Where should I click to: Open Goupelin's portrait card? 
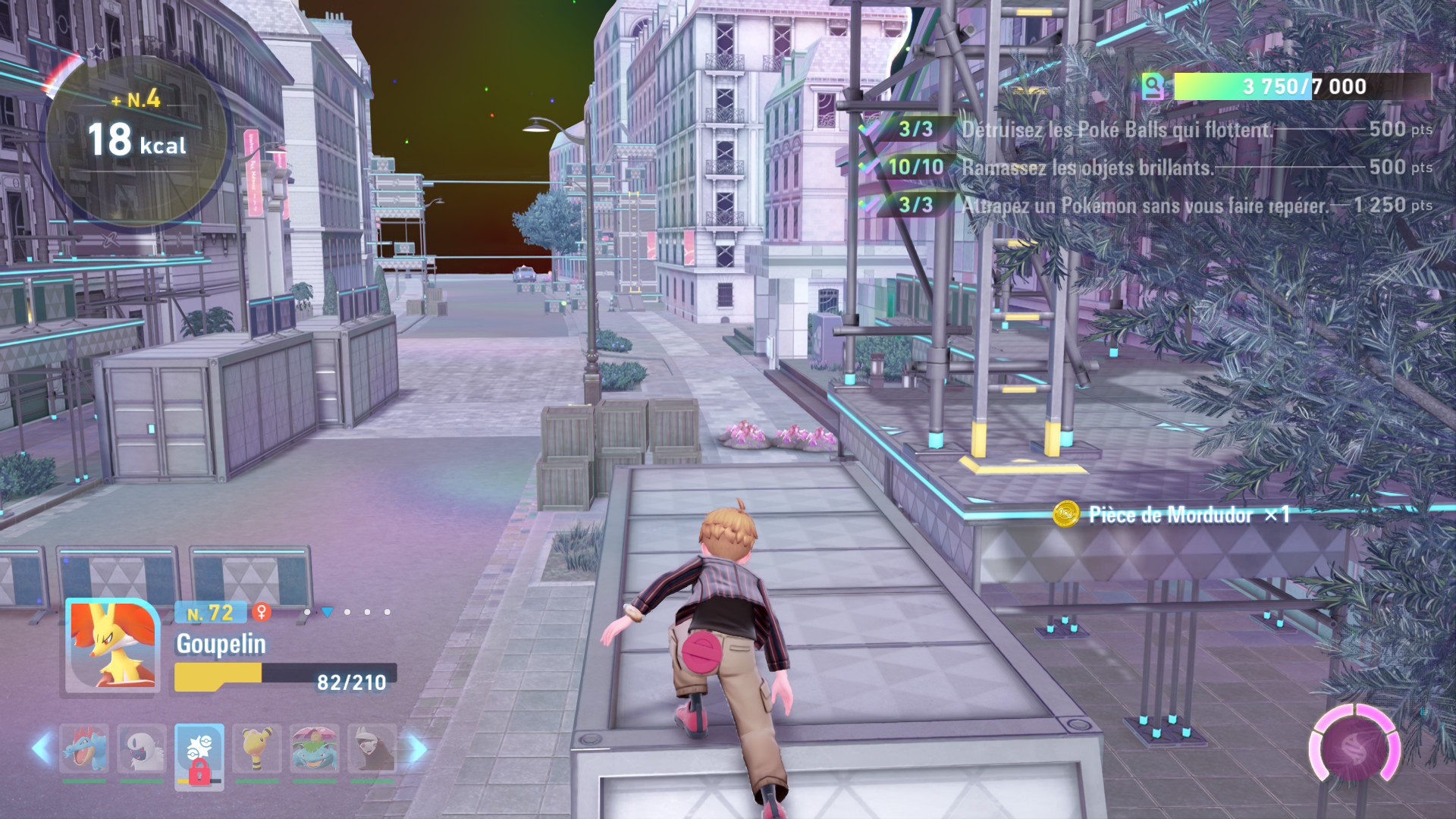113,646
